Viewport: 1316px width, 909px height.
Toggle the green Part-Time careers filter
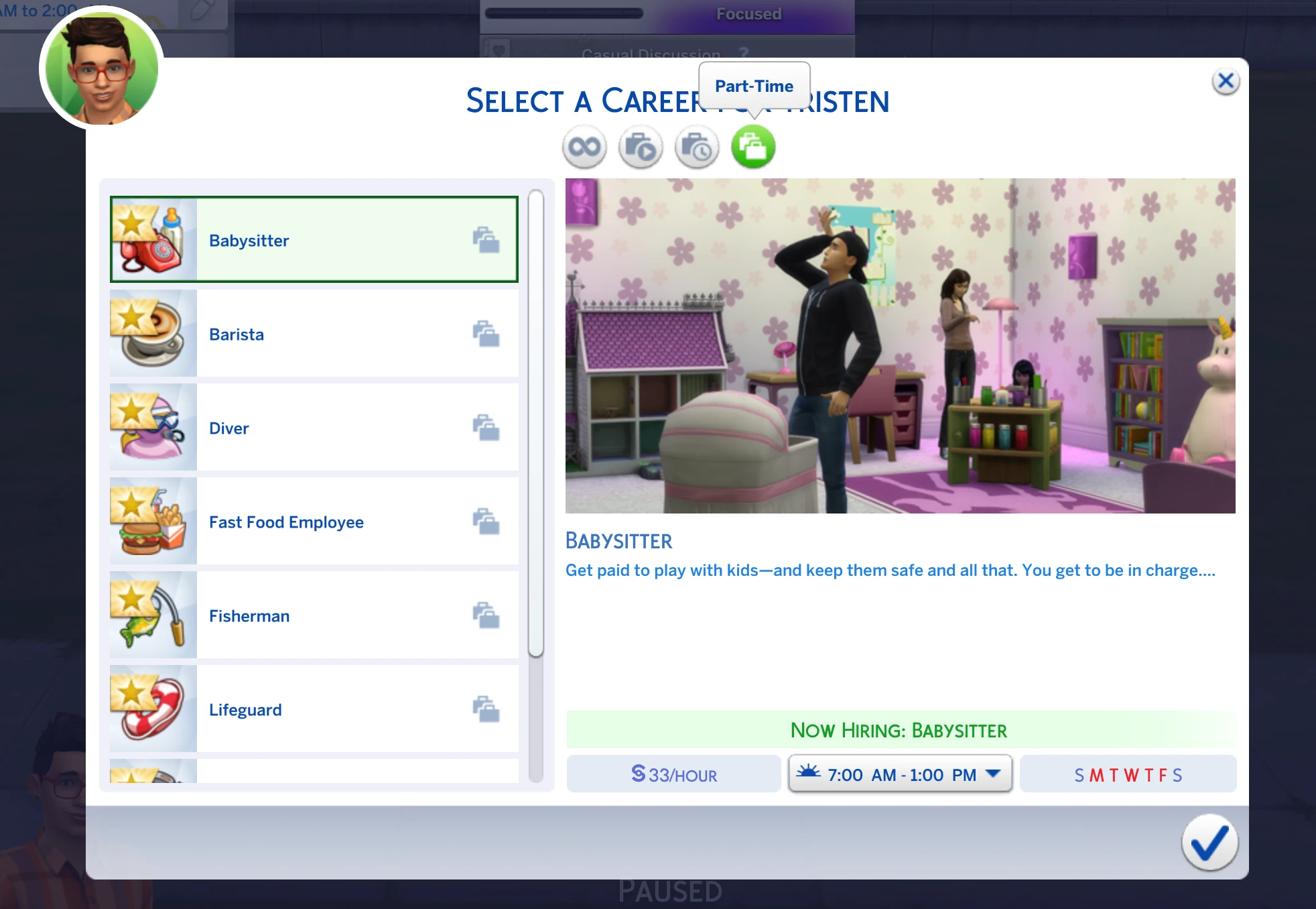tap(752, 146)
